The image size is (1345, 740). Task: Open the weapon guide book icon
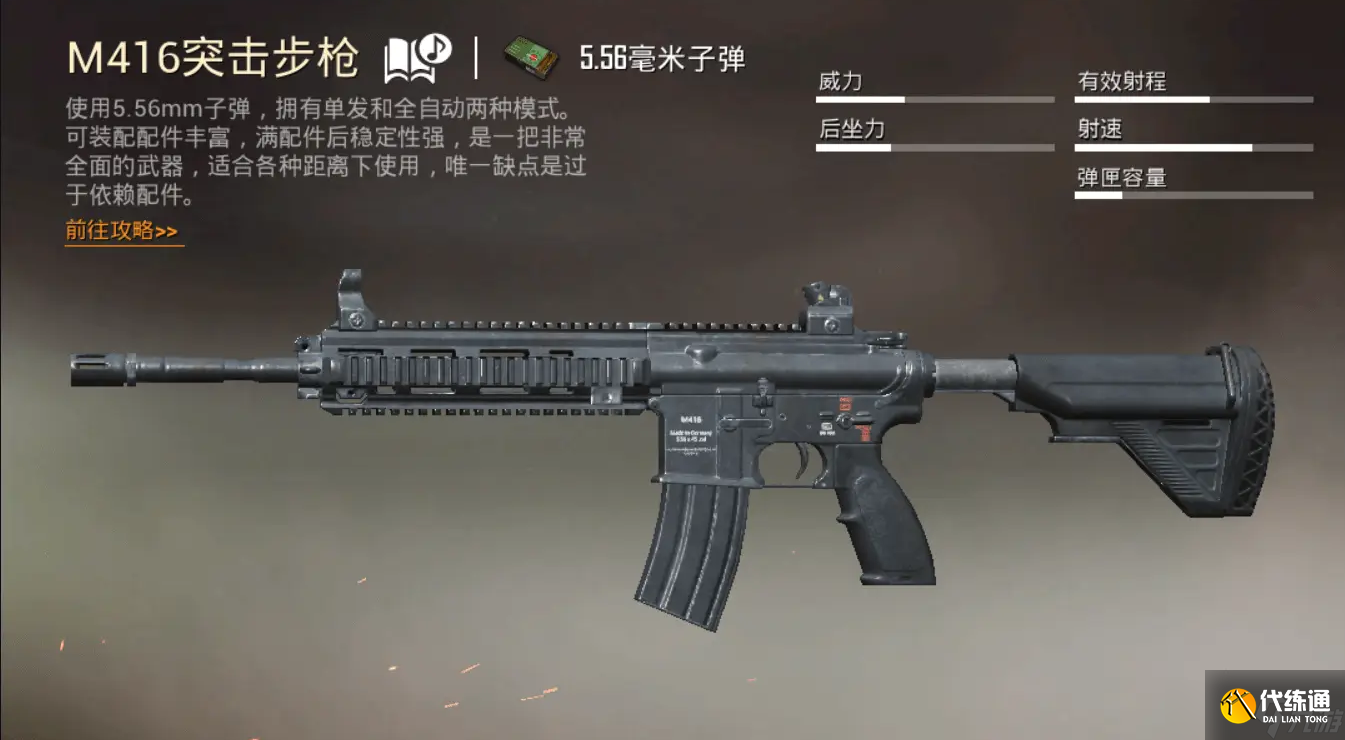point(403,58)
